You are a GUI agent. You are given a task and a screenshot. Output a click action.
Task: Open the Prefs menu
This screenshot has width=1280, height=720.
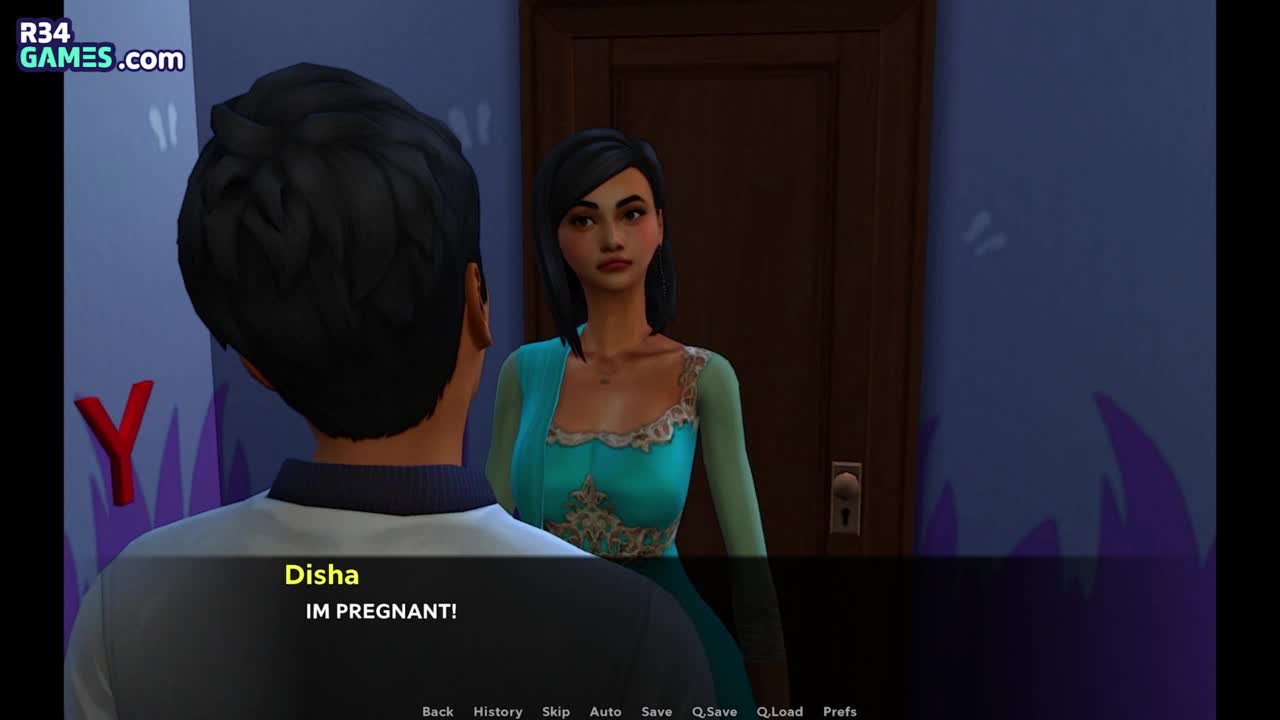839,711
